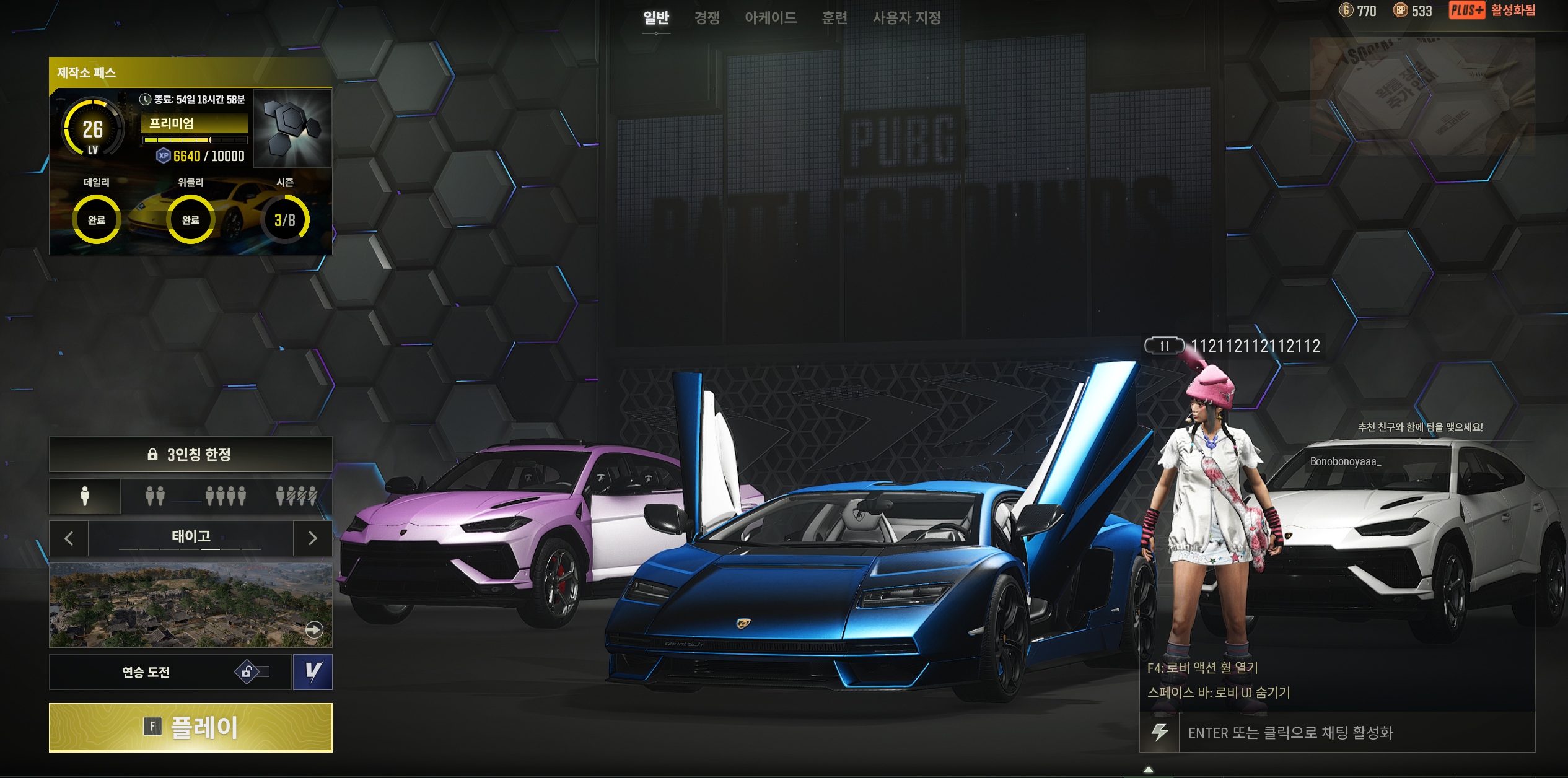Show the previous map with left arrow
Image resolution: width=1568 pixels, height=778 pixels.
tap(69, 538)
